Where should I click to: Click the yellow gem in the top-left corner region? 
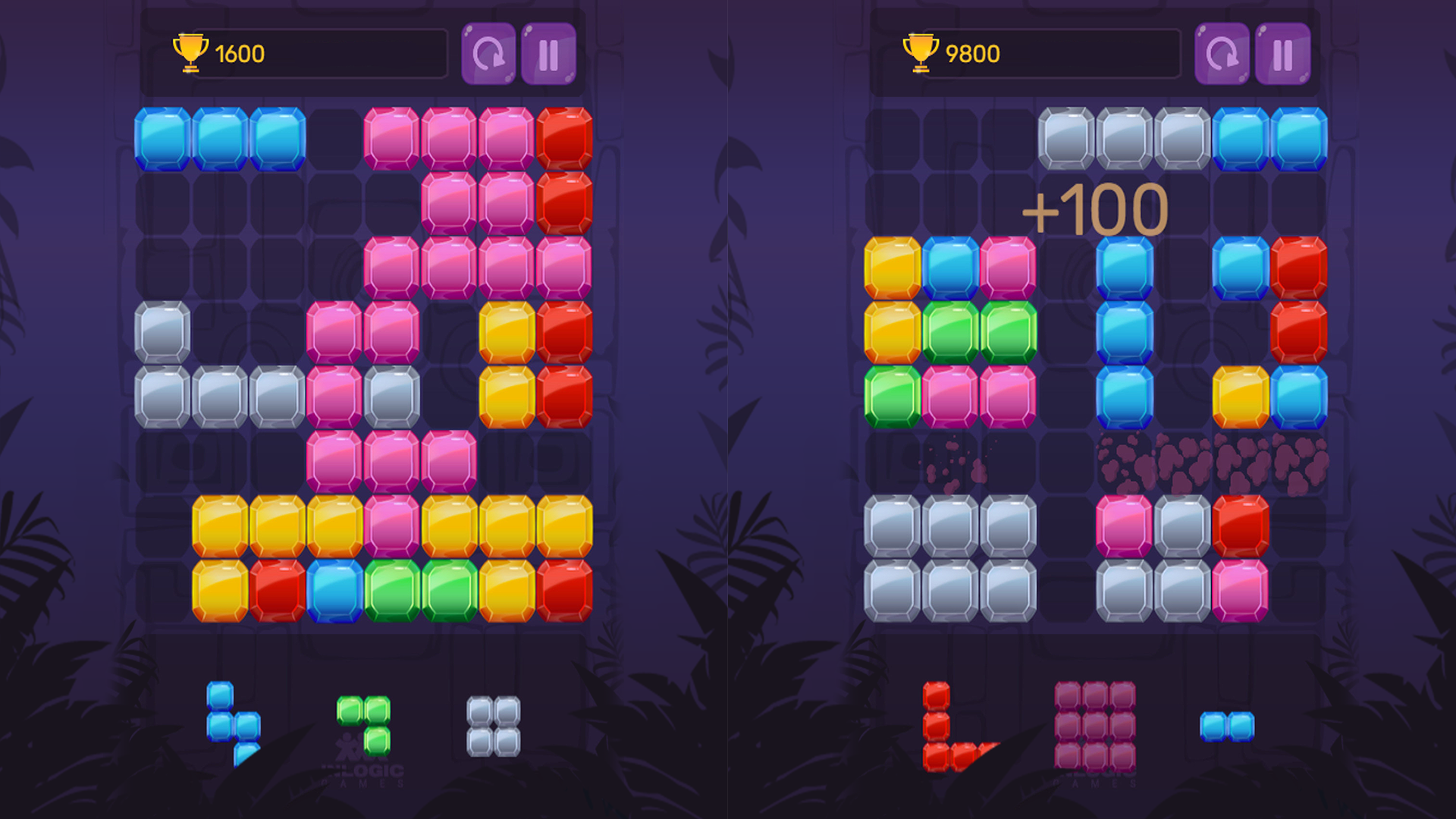point(892,268)
